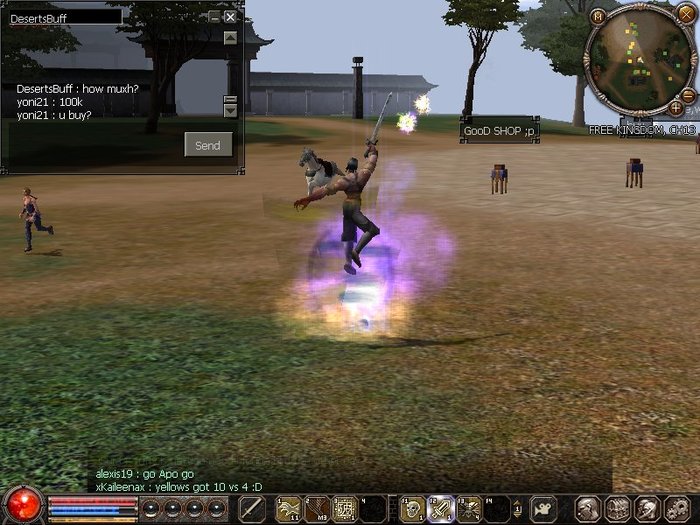Click the red orb at bottom-left corner
The width and height of the screenshot is (700, 525).
coord(22,505)
